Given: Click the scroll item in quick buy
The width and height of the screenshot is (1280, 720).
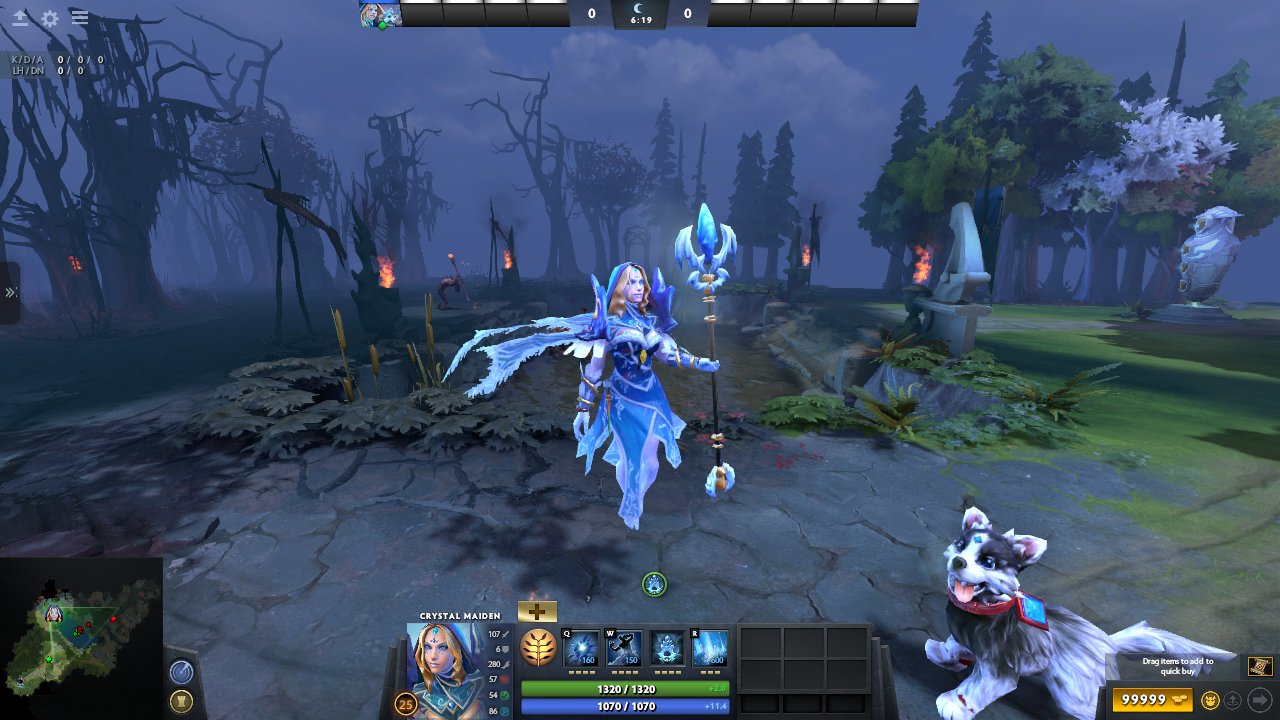Looking at the screenshot, I should click(1259, 666).
